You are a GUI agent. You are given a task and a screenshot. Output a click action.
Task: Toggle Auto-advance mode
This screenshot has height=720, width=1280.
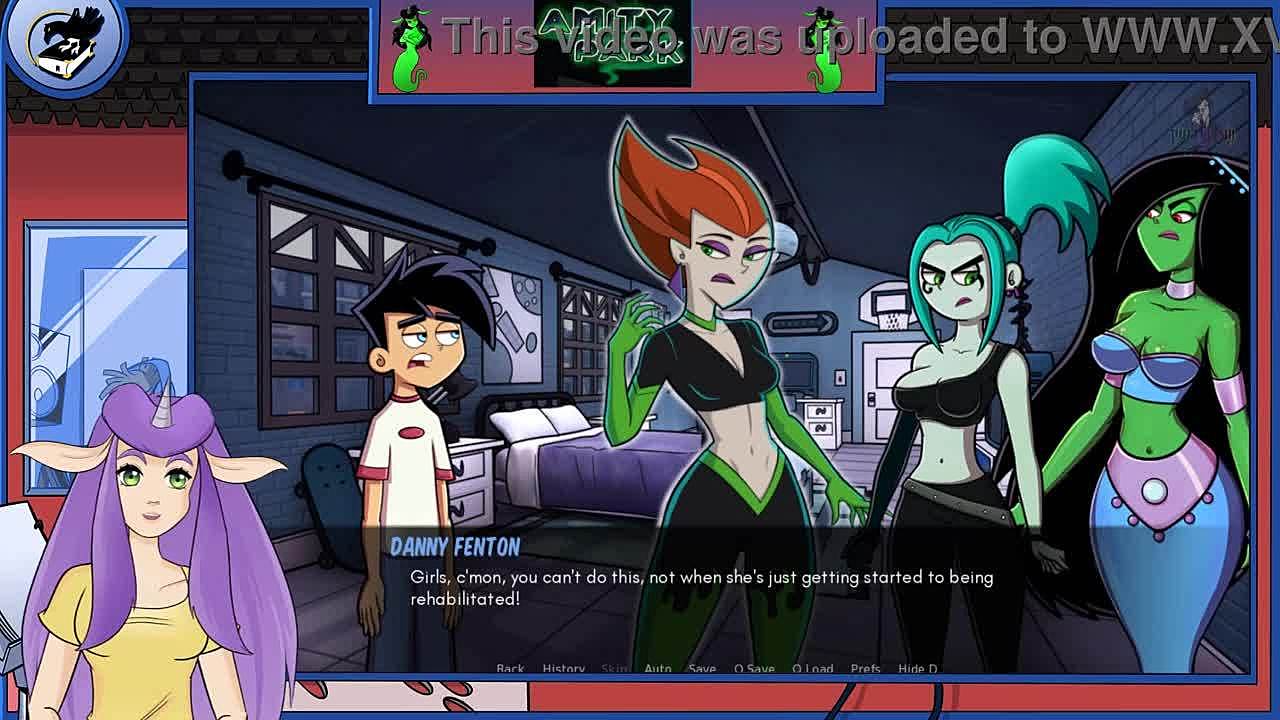tap(658, 668)
